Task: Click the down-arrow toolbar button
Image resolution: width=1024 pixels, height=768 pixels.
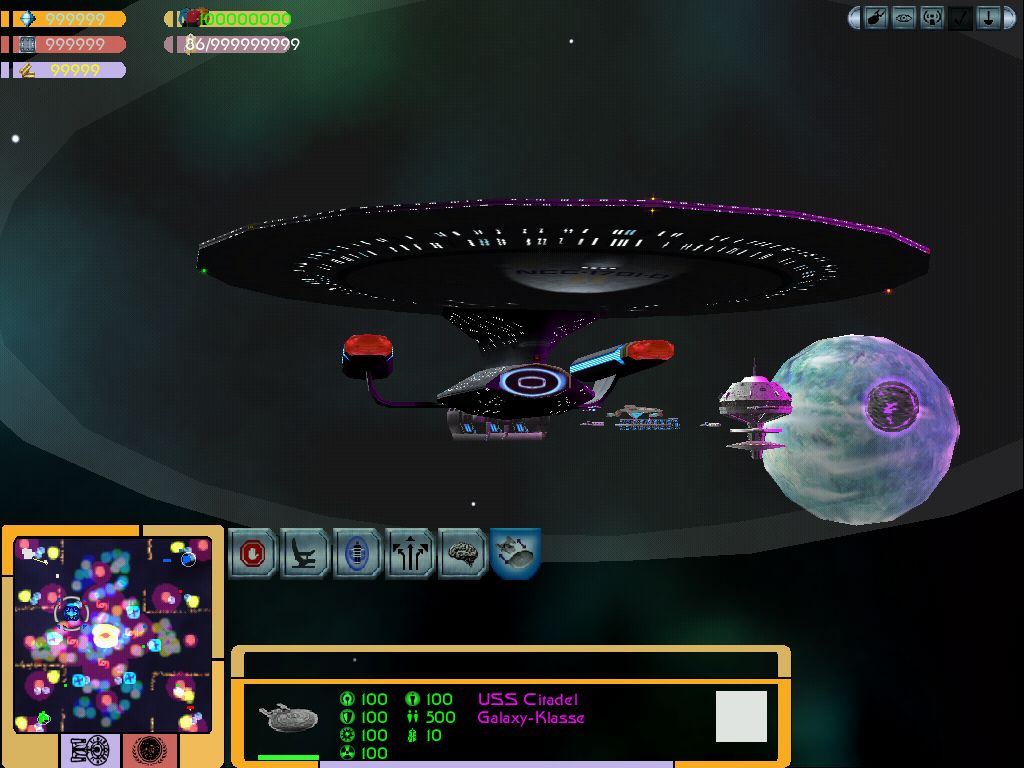Action: pos(988,18)
